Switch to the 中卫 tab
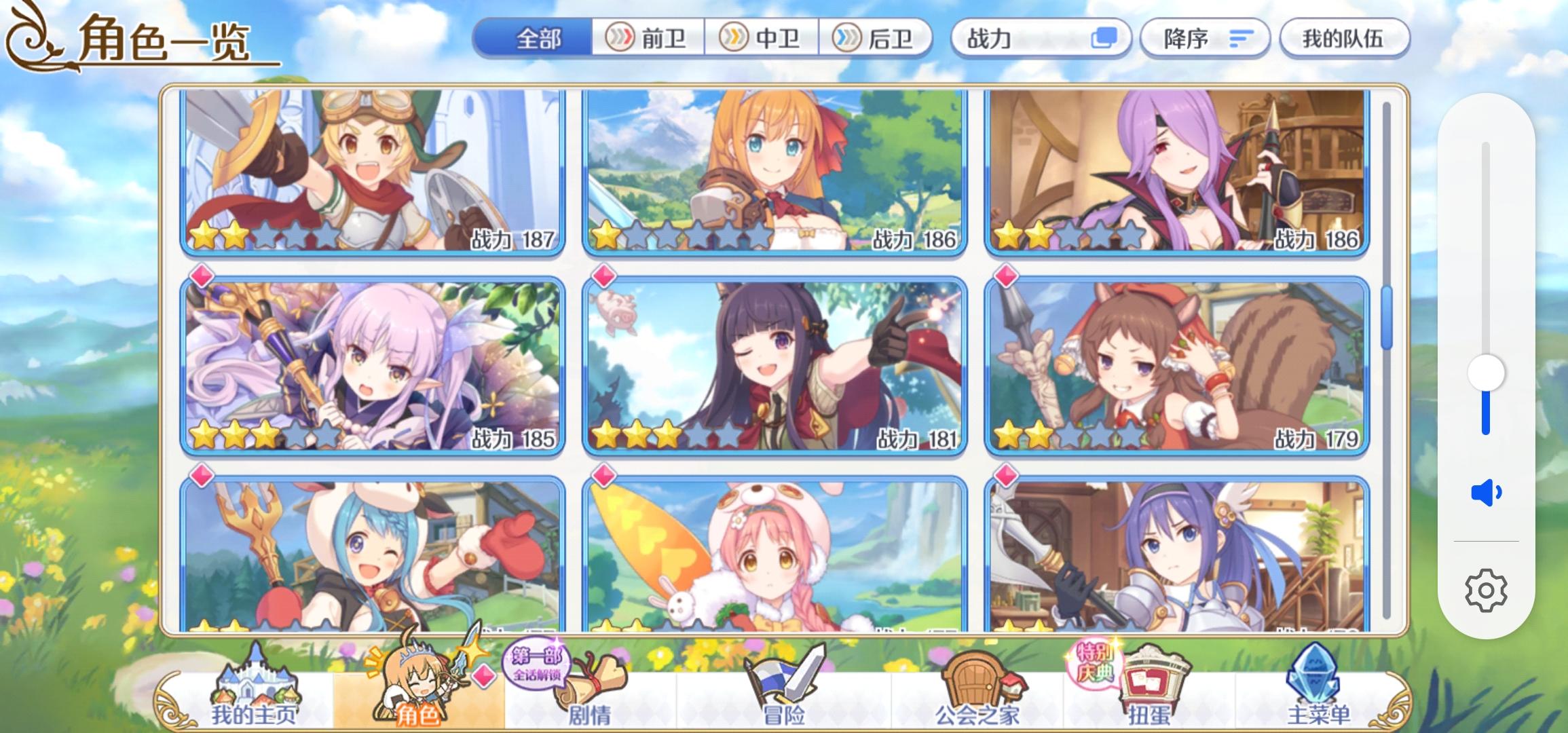The width and height of the screenshot is (1568, 733). click(x=764, y=39)
